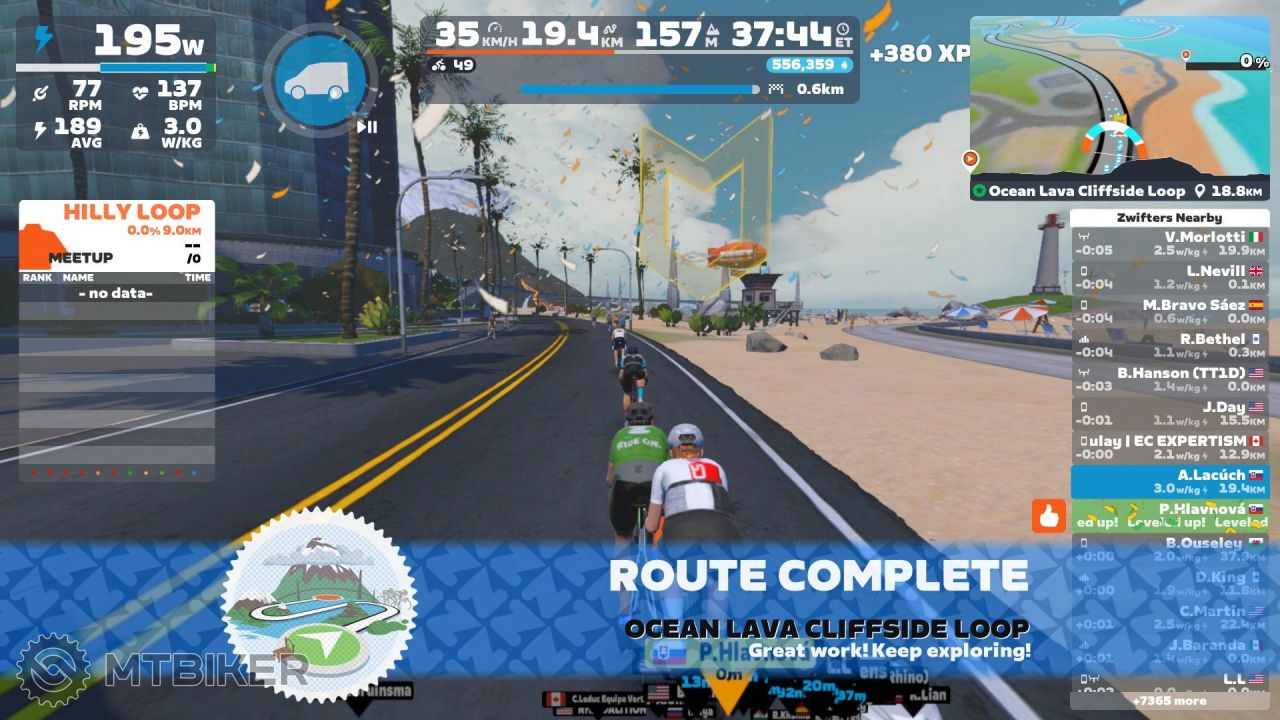Give a Ride On thumbs up

pos(1049,516)
